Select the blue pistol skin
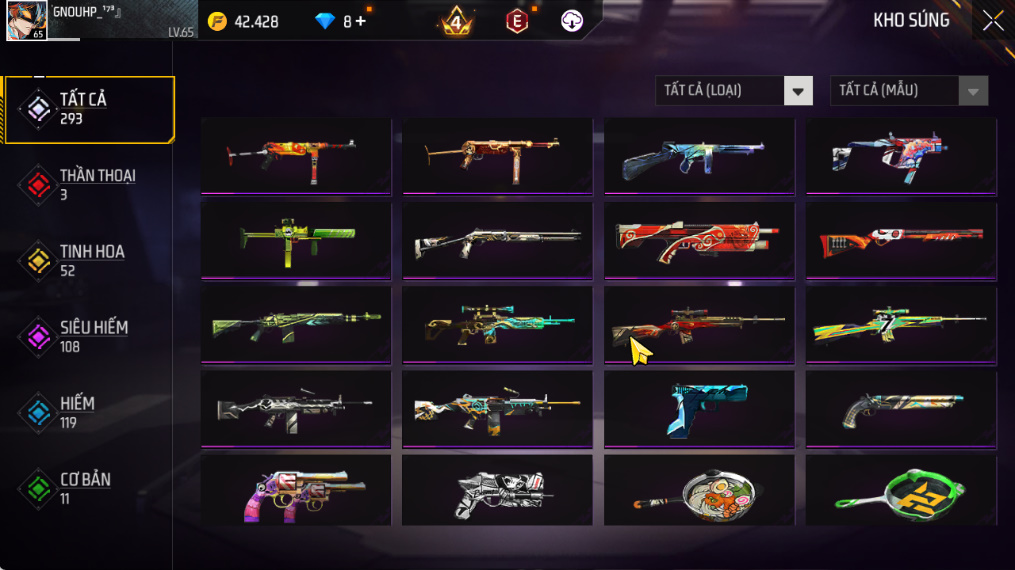The width and height of the screenshot is (1015, 570). 699,407
